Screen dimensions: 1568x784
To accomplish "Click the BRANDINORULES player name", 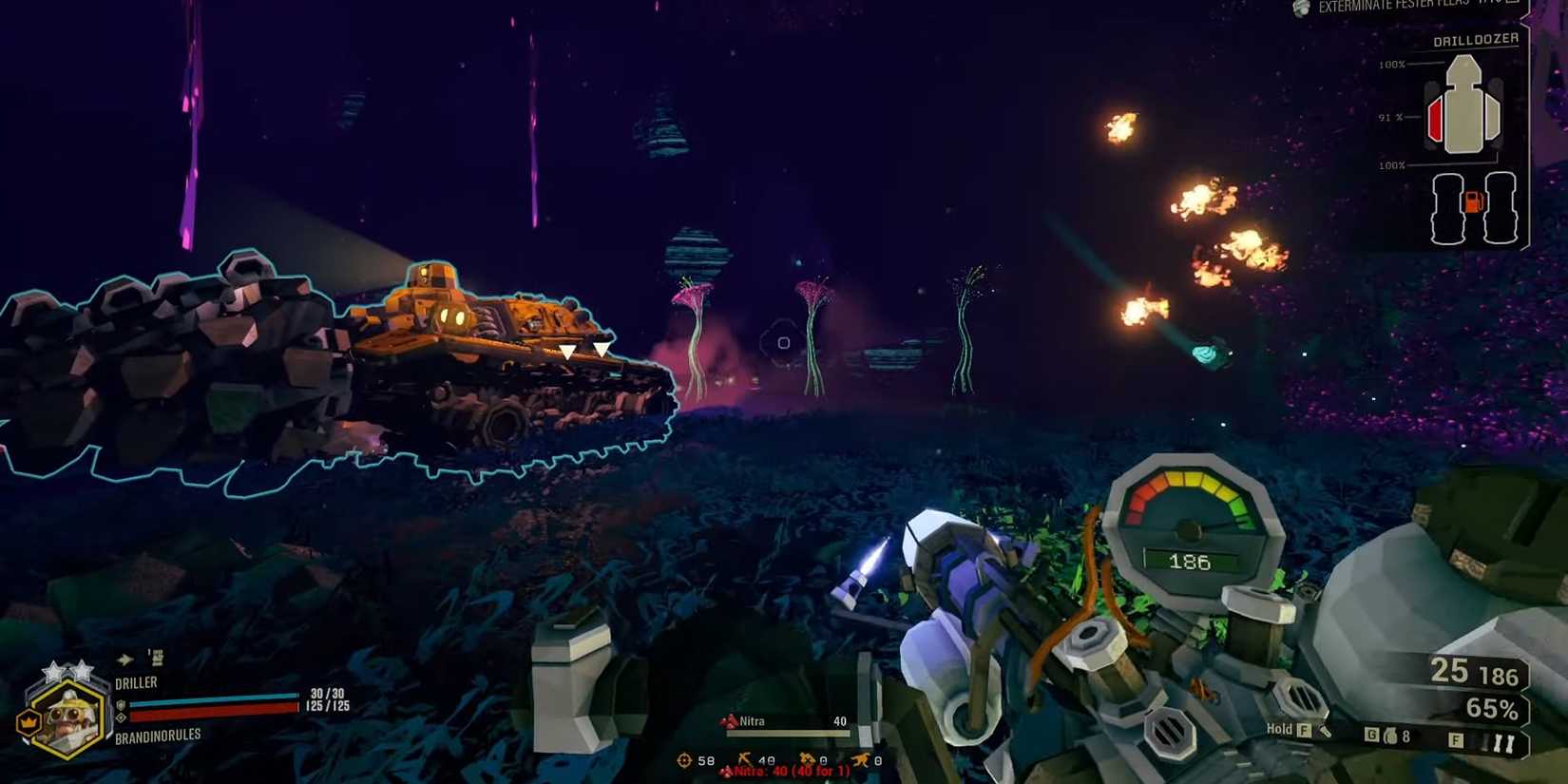I will pos(158,736).
